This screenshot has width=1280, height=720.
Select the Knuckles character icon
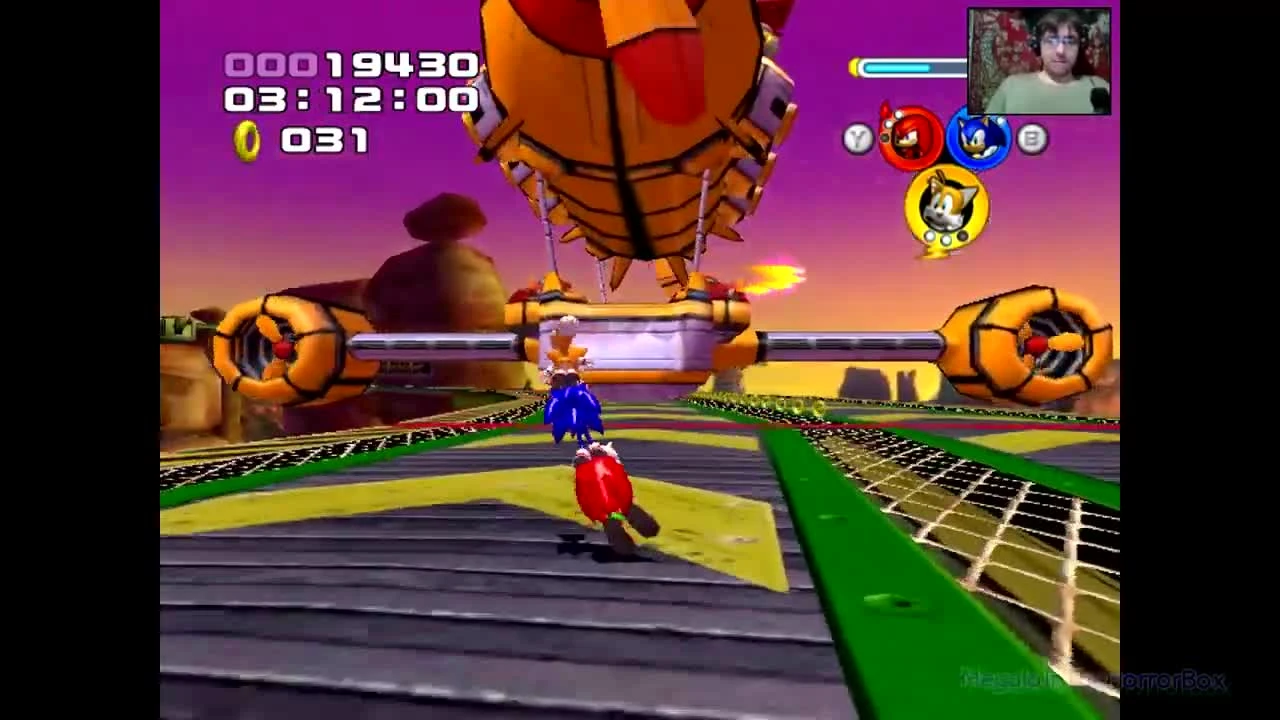pyautogui.click(x=913, y=135)
